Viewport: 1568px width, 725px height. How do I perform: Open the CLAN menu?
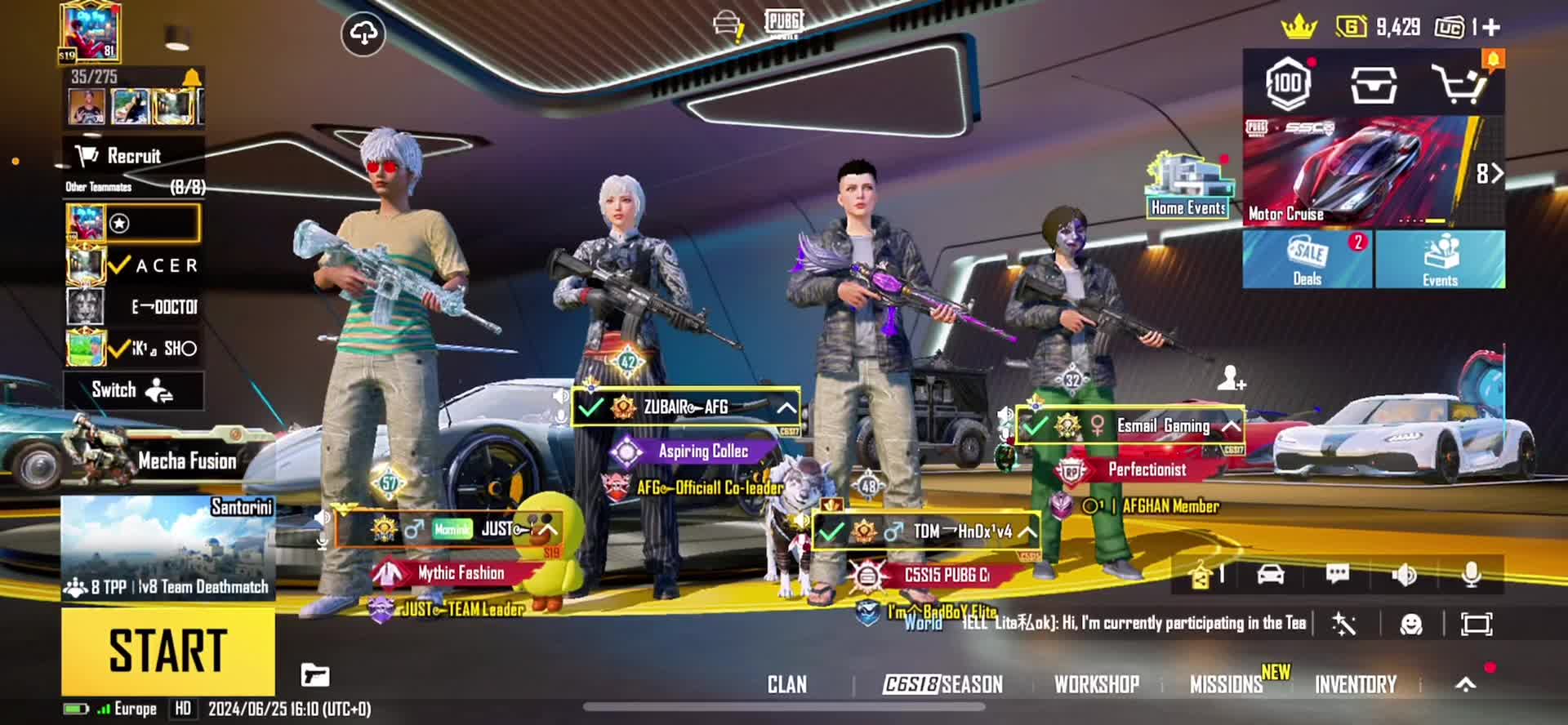(786, 684)
